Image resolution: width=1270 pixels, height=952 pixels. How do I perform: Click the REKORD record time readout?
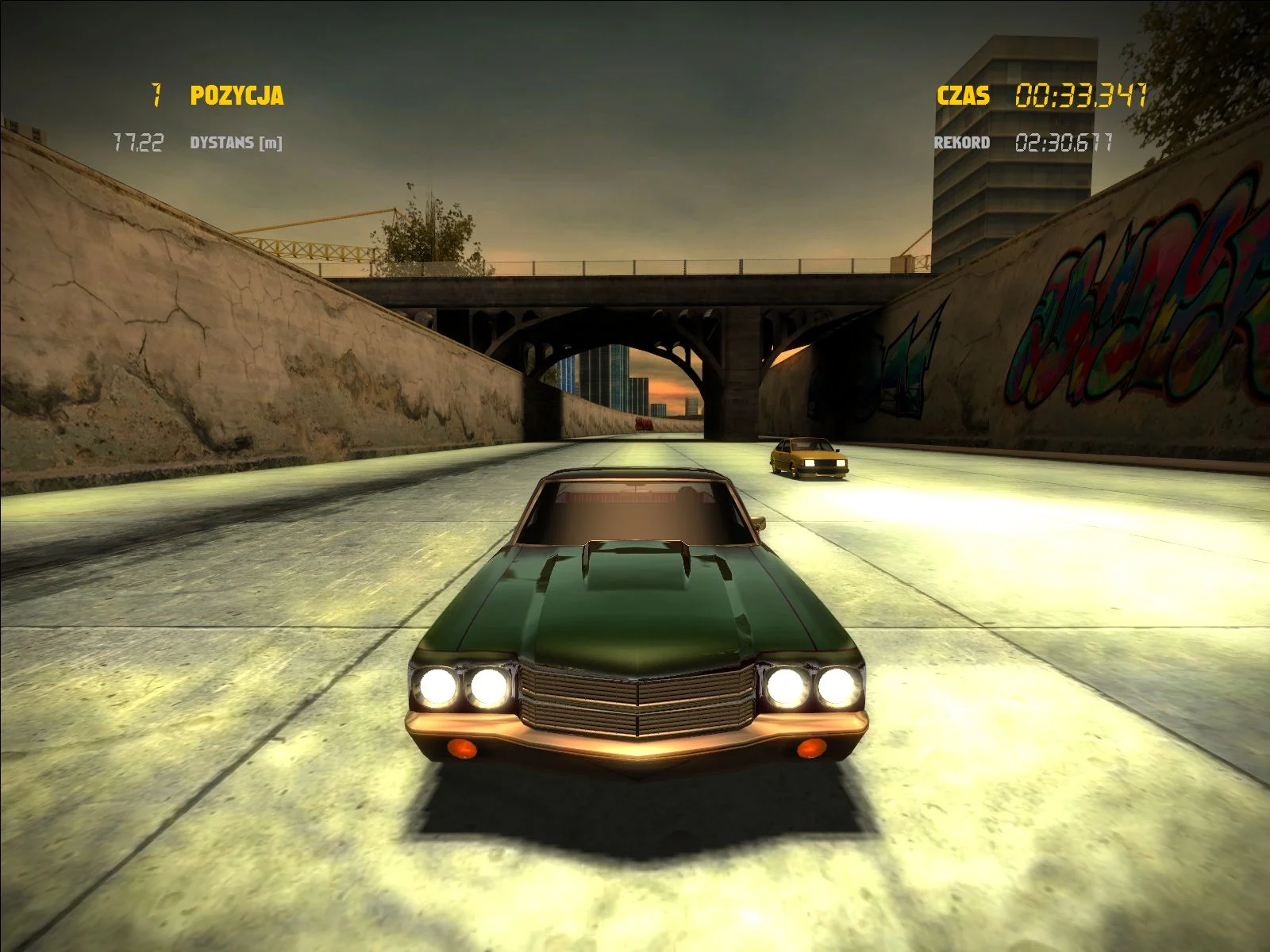pyautogui.click(x=962, y=143)
